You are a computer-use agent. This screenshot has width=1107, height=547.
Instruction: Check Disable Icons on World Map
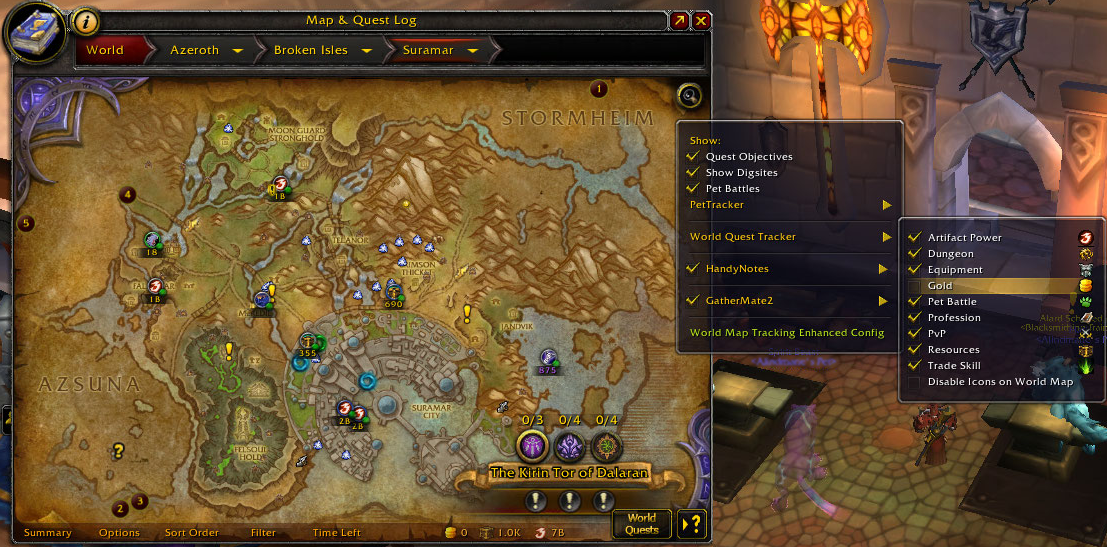pos(914,382)
